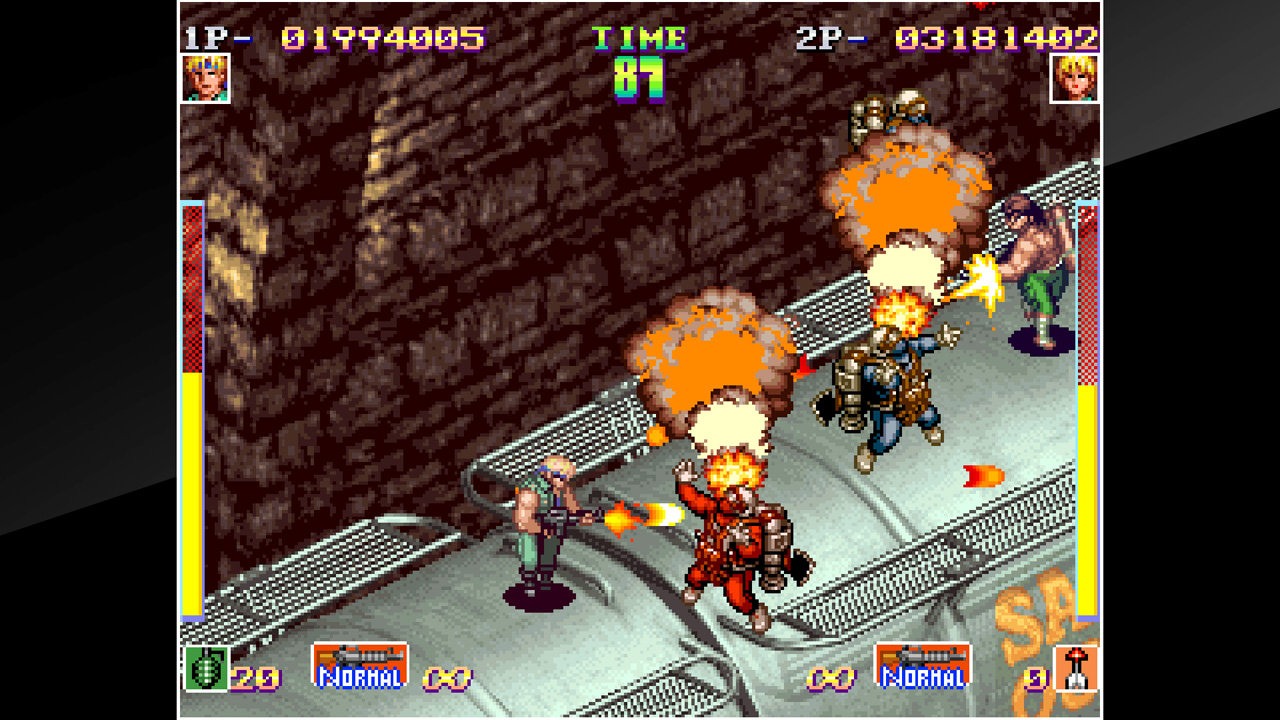Click the 1P character portrait
This screenshot has height=720, width=1280.
[x=205, y=80]
